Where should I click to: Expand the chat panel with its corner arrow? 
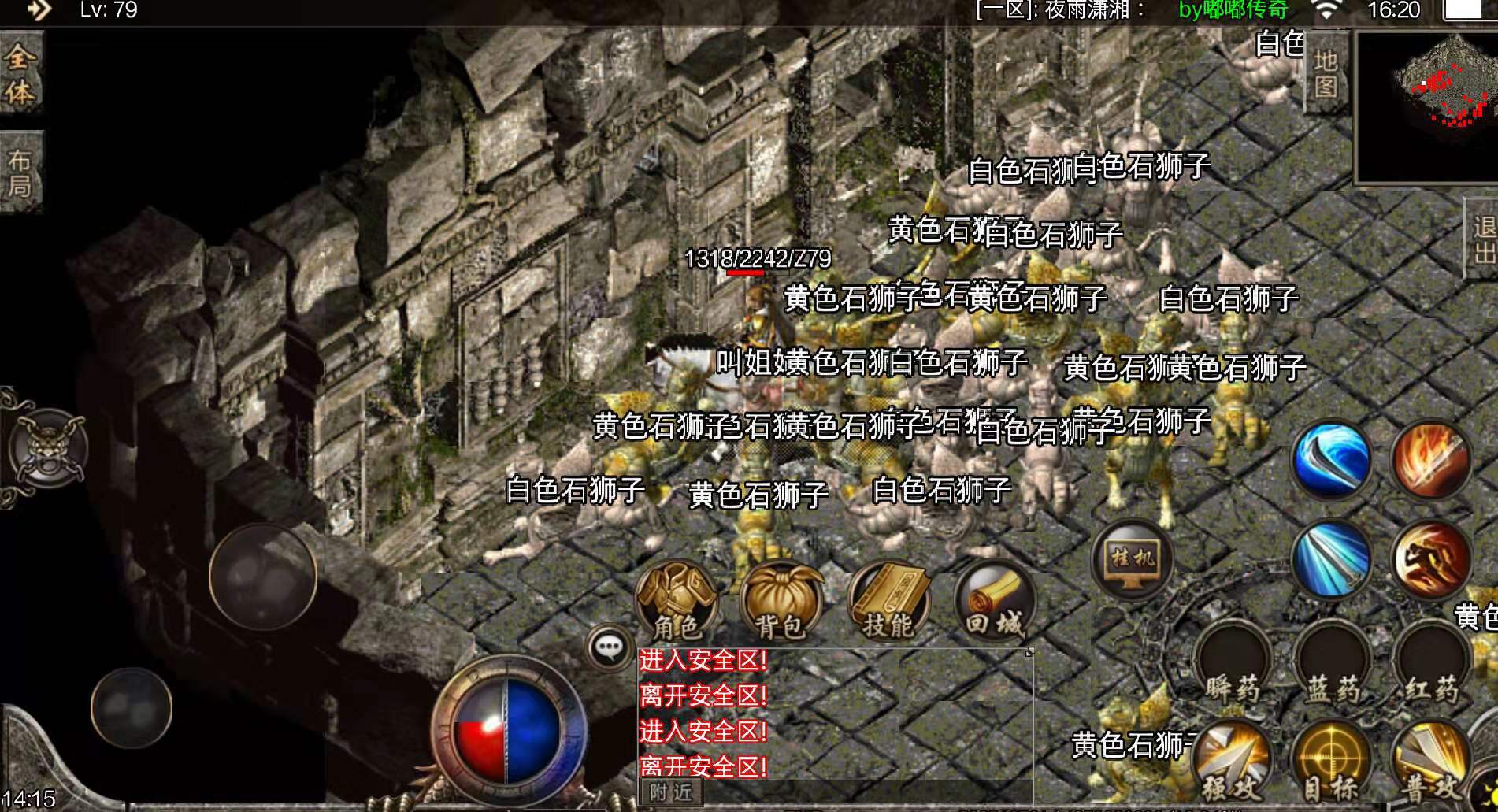[x=1029, y=652]
